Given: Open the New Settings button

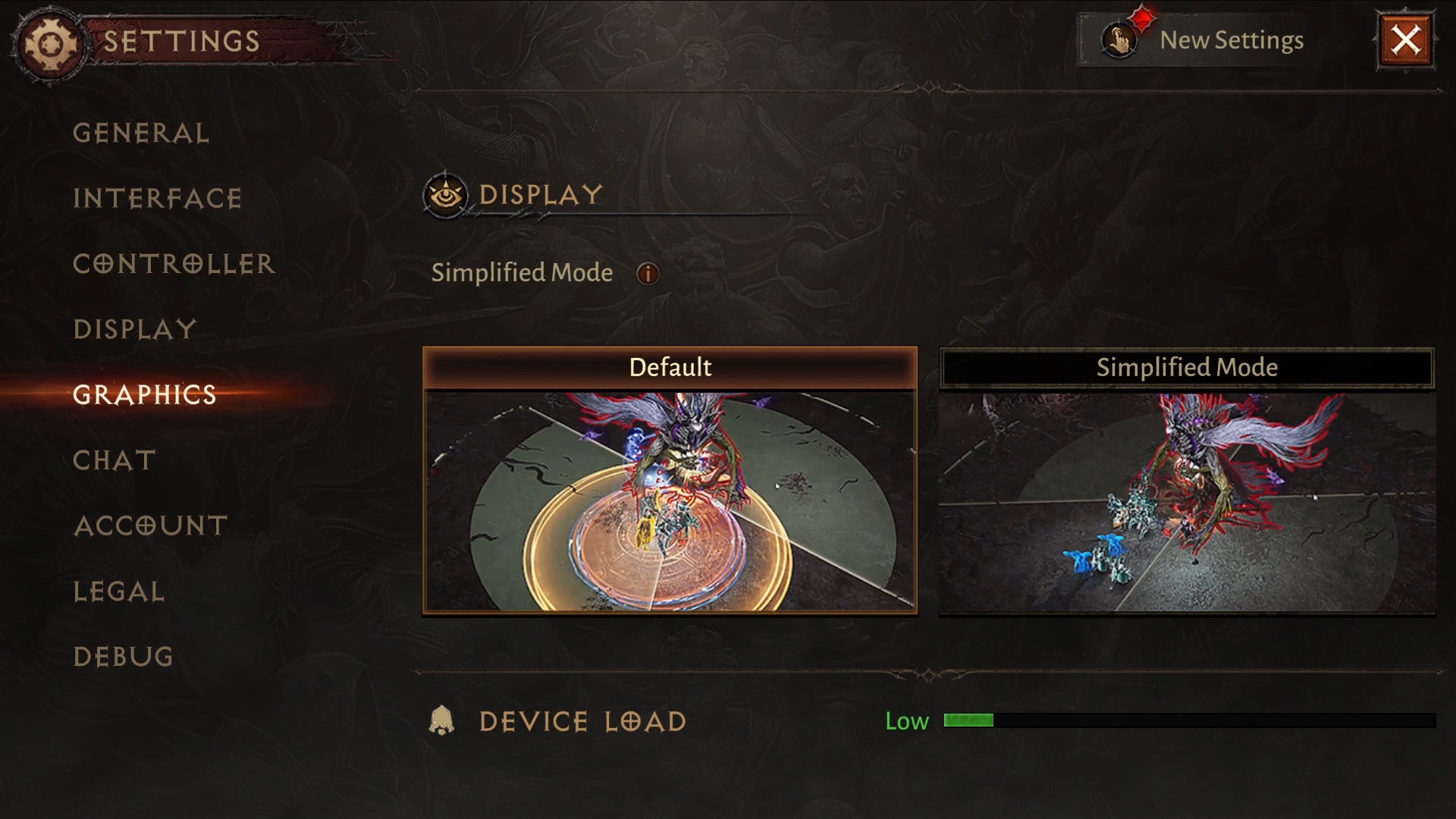Looking at the screenshot, I should click(1203, 40).
